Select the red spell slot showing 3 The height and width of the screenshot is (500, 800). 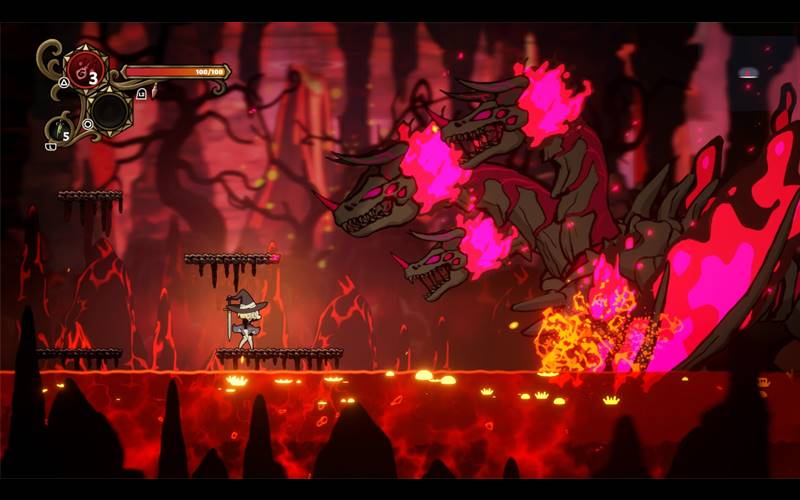(87, 73)
